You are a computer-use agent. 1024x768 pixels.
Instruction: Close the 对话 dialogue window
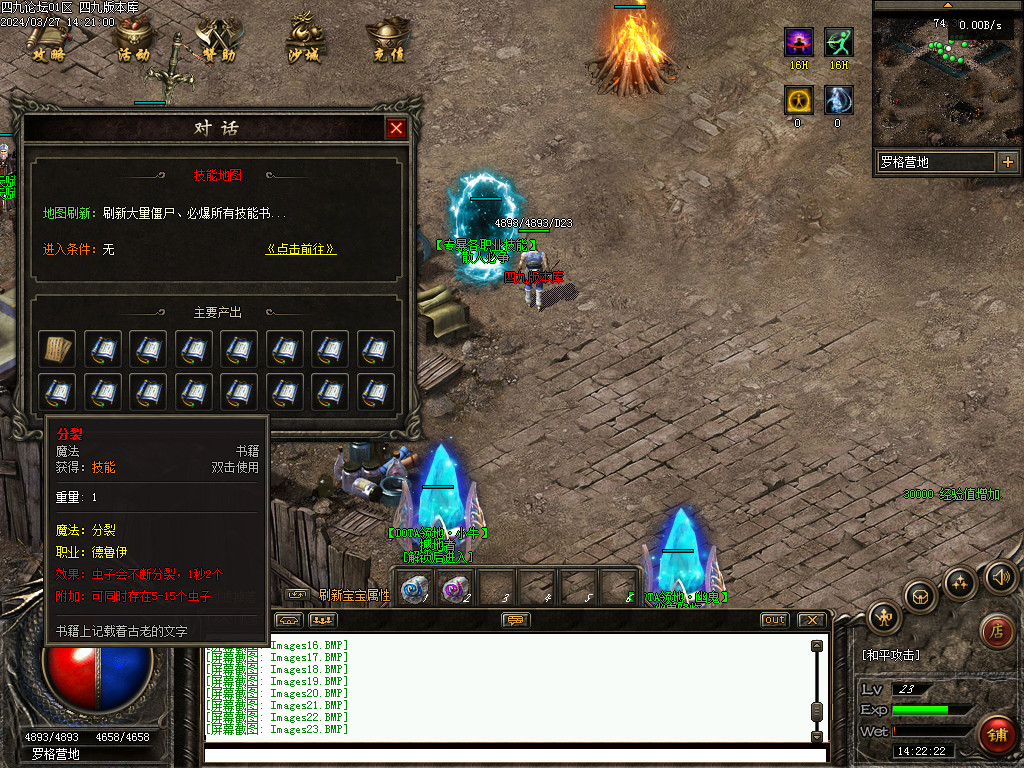click(x=397, y=129)
